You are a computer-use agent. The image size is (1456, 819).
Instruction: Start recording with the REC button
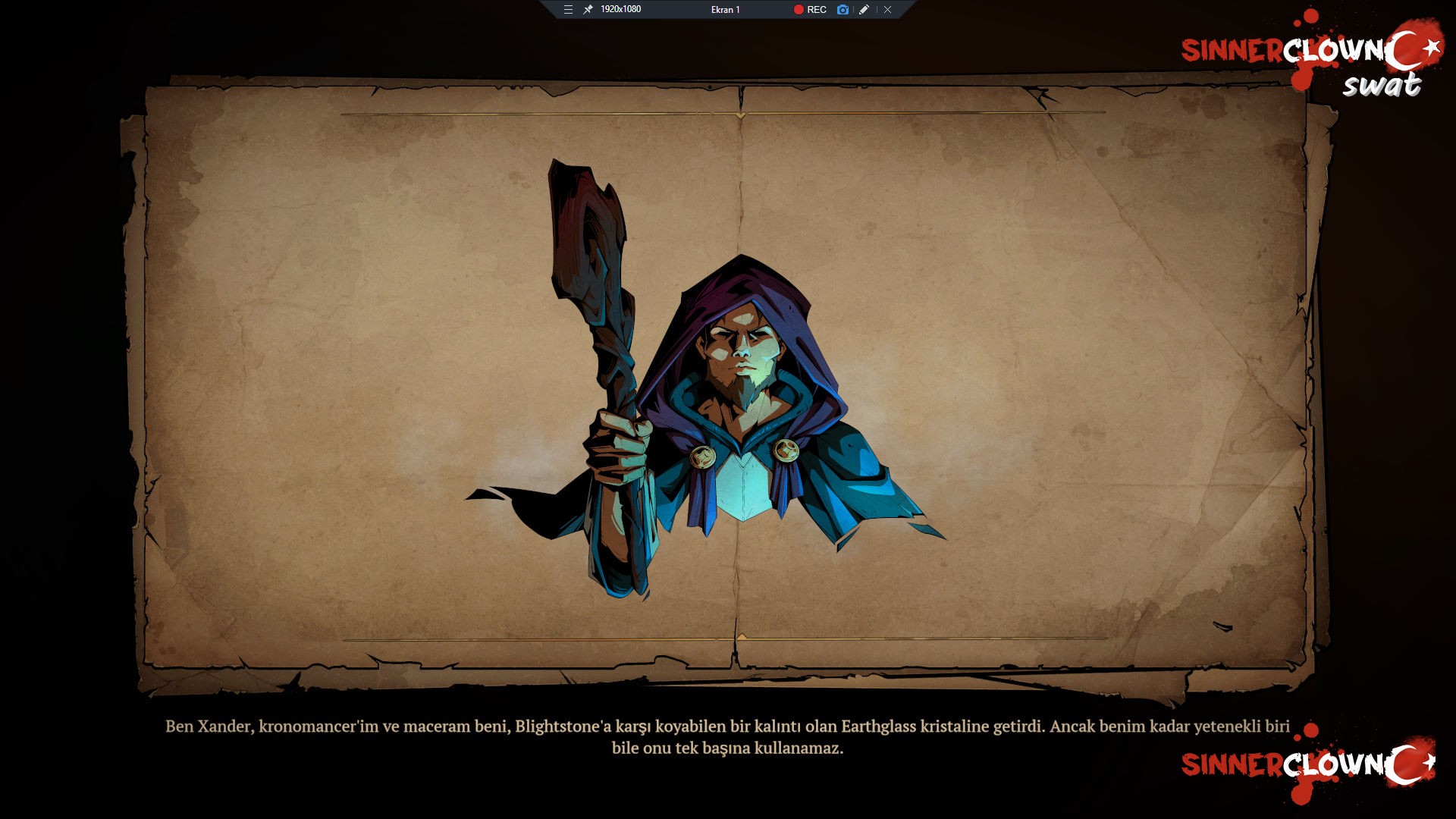pyautogui.click(x=810, y=10)
